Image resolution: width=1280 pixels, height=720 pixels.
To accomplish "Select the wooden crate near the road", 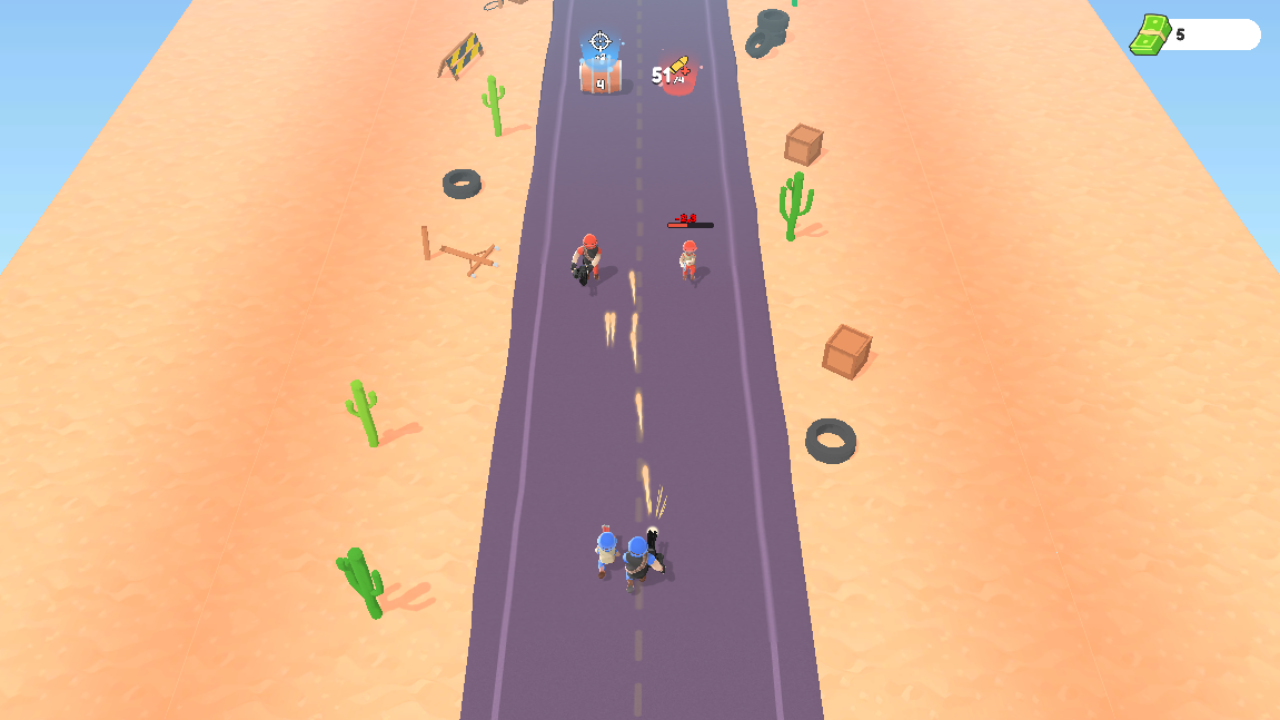I will [847, 350].
